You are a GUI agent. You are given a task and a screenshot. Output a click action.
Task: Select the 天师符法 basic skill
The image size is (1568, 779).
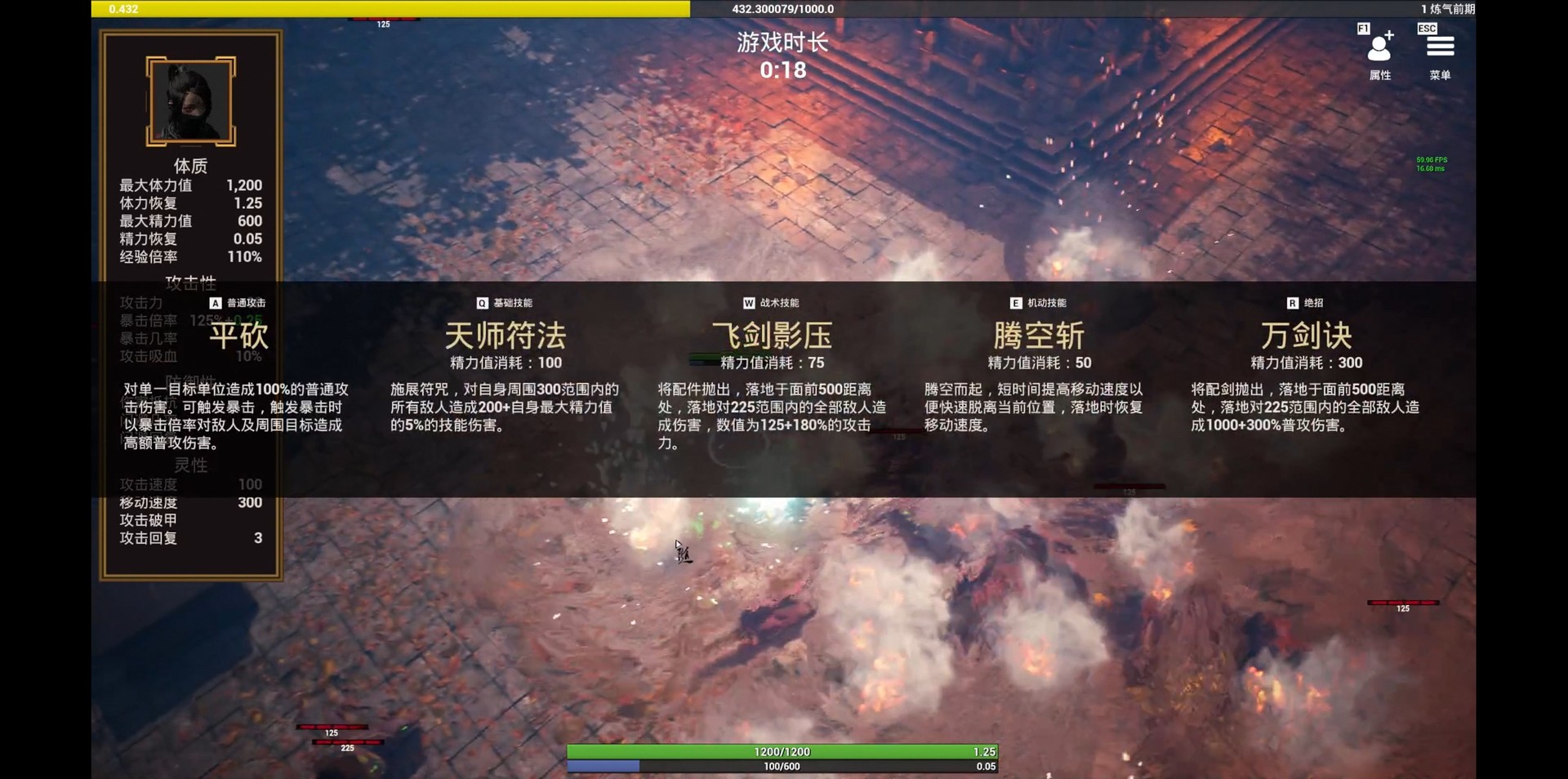coord(504,336)
